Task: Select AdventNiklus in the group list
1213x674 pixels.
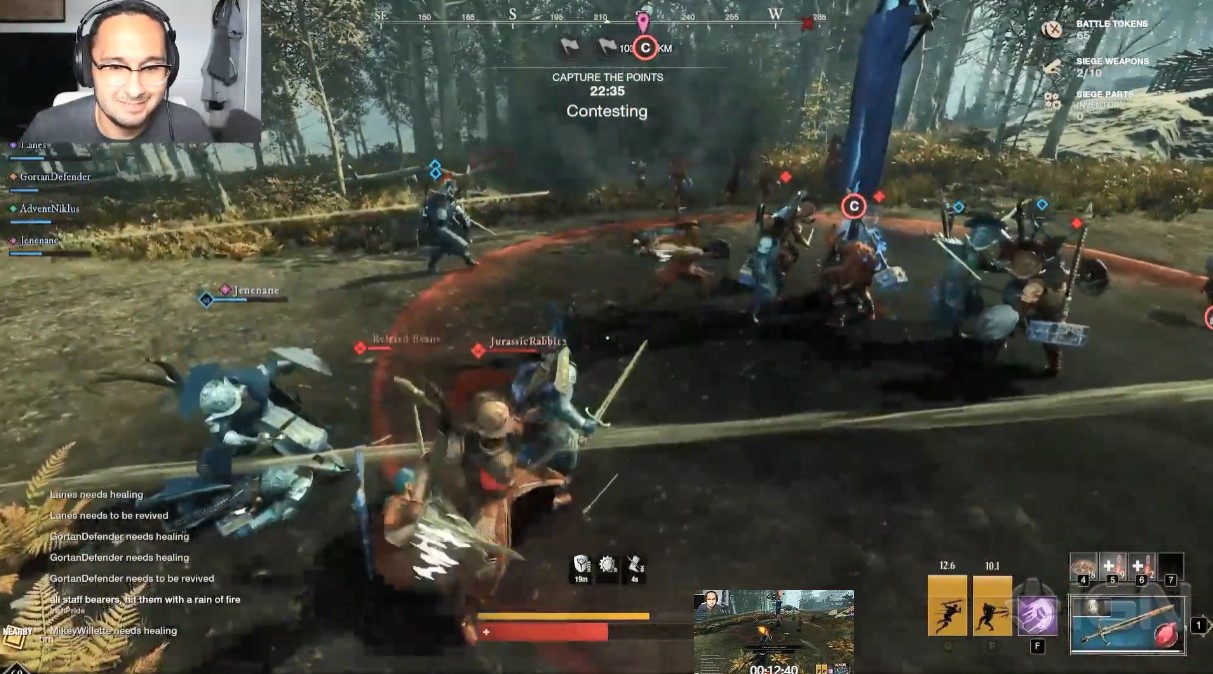Action: click(x=49, y=209)
